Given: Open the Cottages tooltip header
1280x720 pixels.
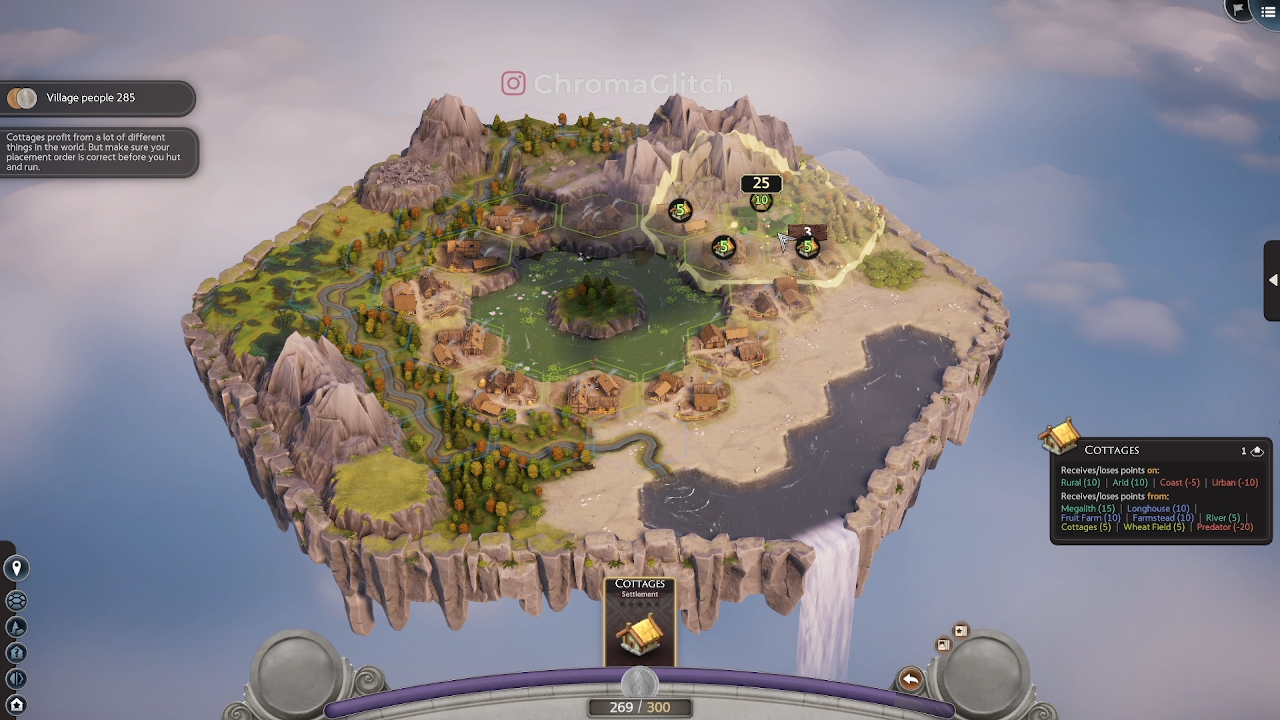Looking at the screenshot, I should [x=1111, y=450].
